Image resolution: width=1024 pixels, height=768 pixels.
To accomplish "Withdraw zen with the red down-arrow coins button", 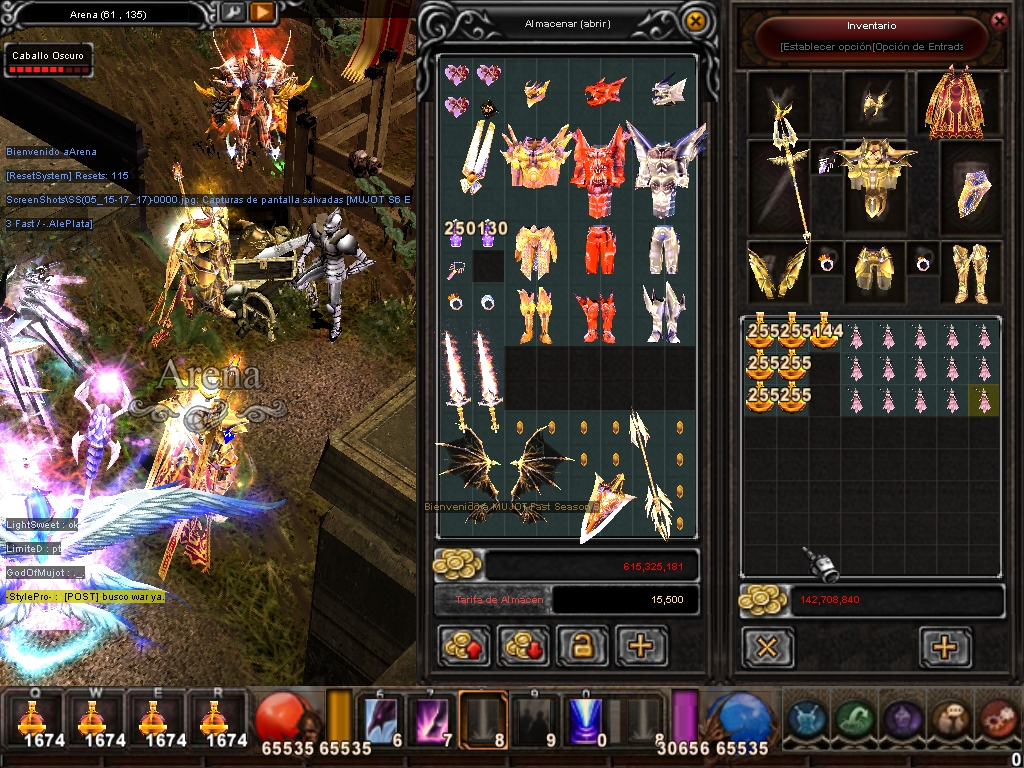I will [x=523, y=646].
